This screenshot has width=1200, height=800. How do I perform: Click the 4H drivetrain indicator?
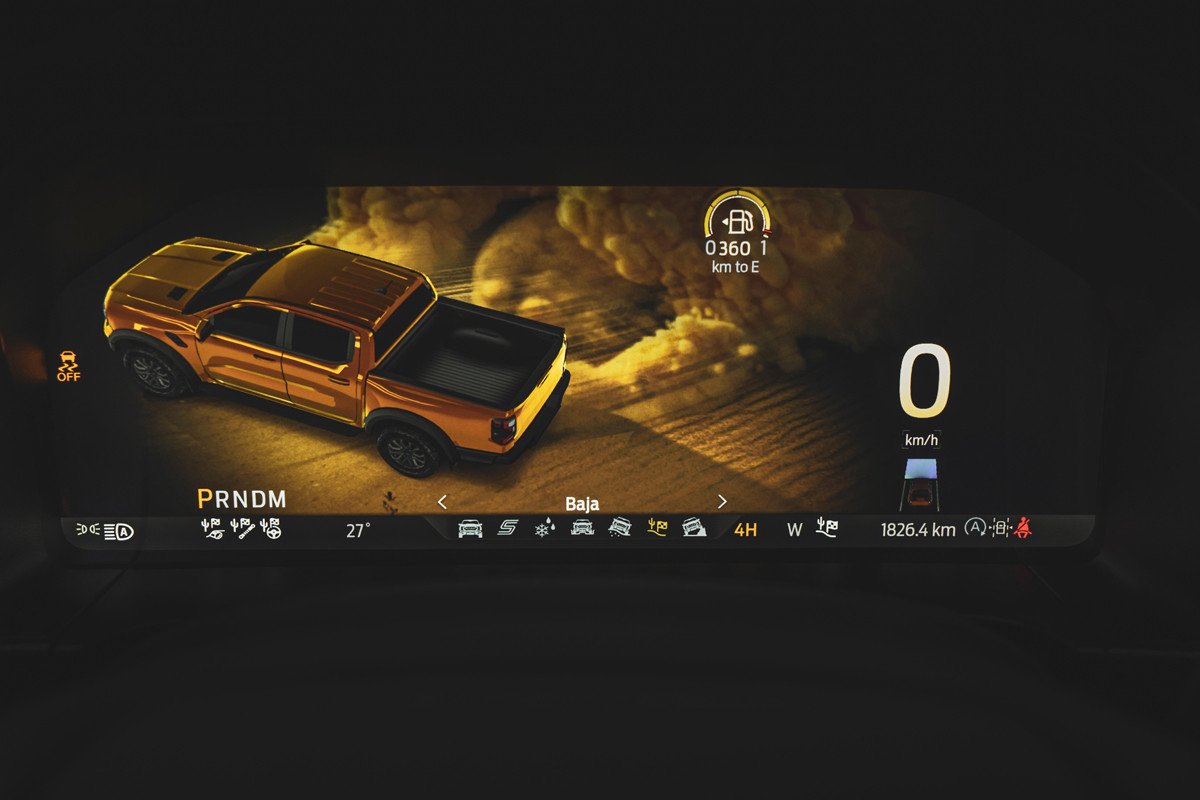745,530
